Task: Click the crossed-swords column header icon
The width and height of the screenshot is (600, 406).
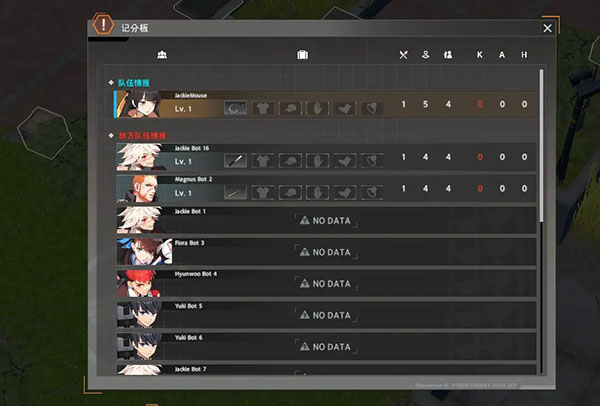Action: 404,54
